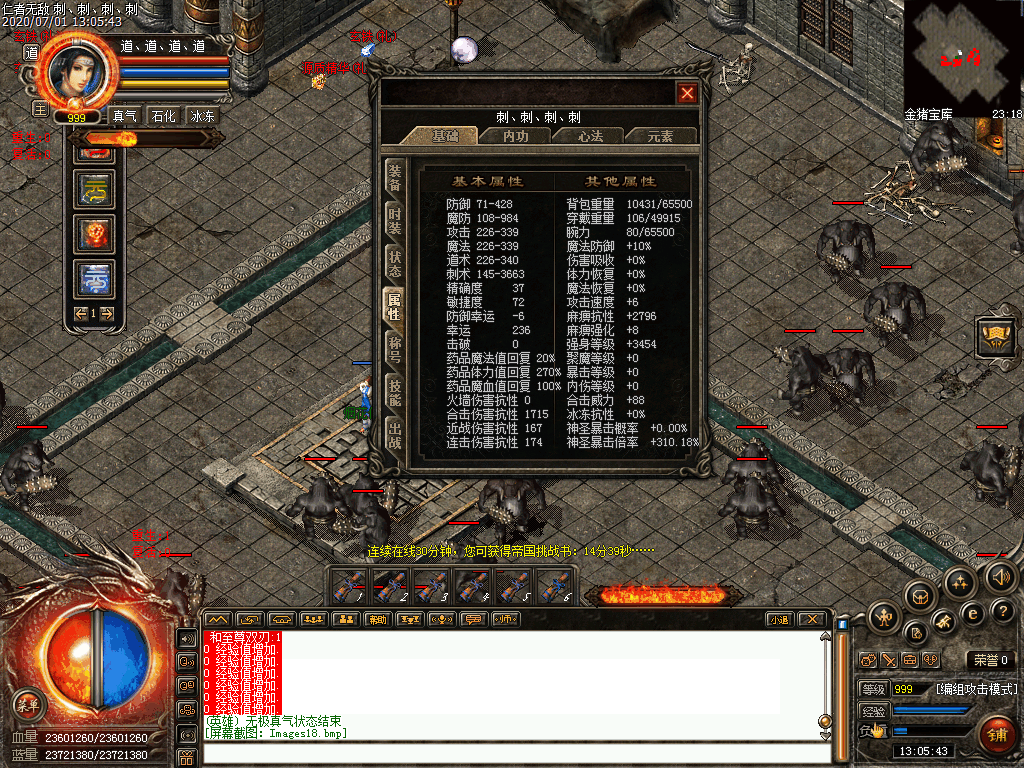The width and height of the screenshot is (1024, 768).
Task: Go to the next skill page arrow
Action: click(x=106, y=313)
